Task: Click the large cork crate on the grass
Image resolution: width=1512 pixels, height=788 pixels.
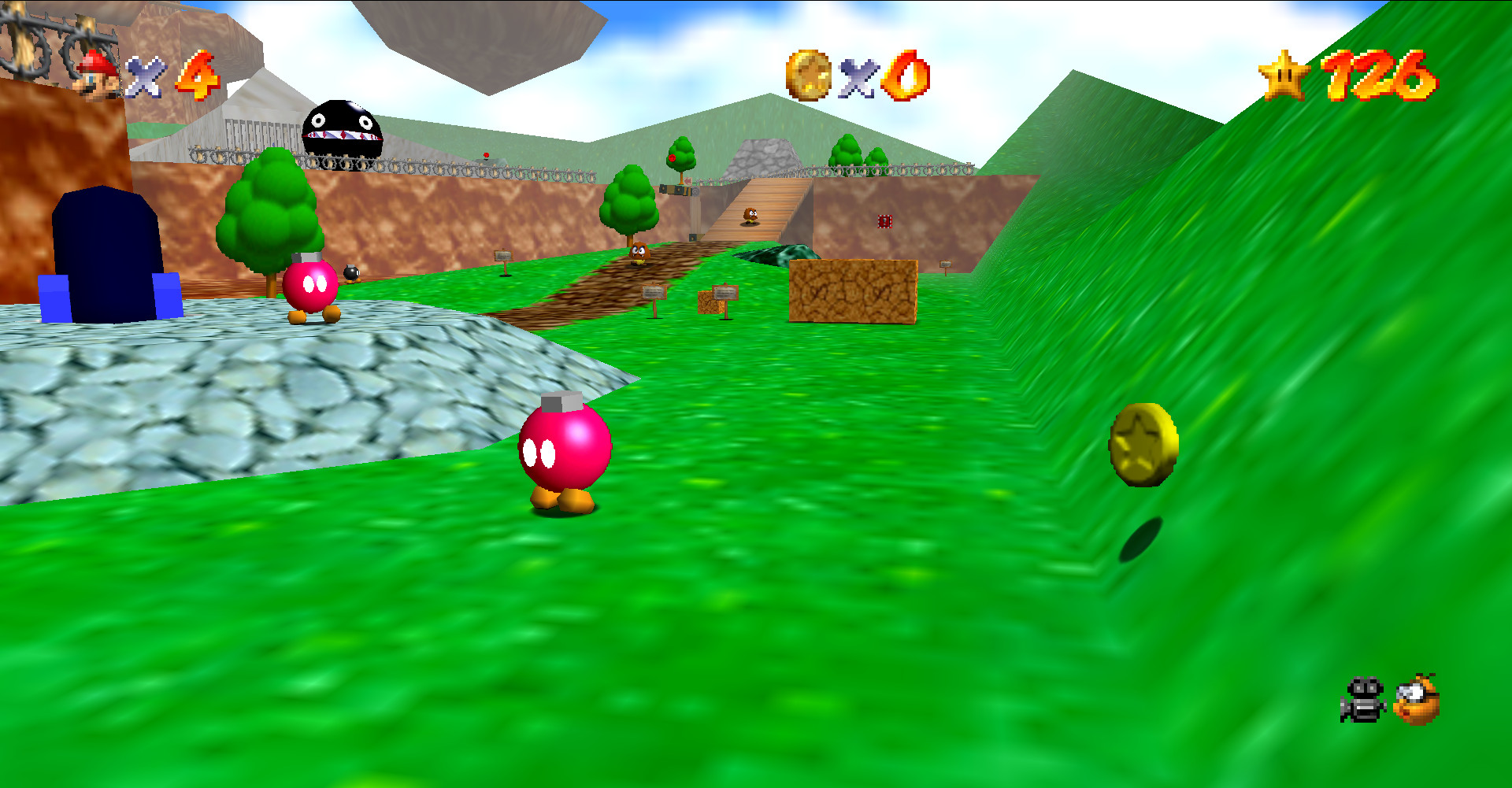Action: [854, 291]
